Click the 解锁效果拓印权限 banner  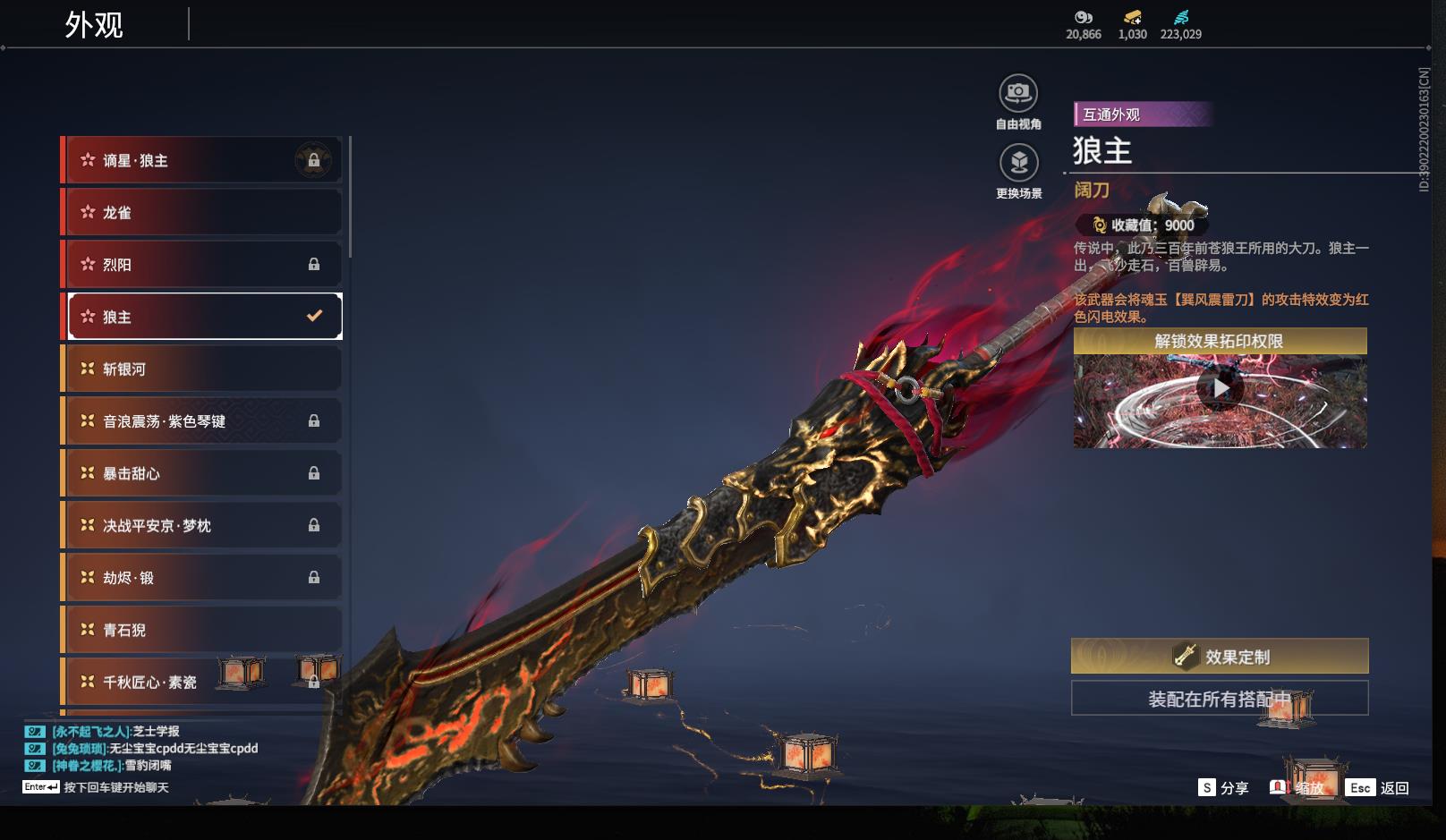pyautogui.click(x=1220, y=341)
